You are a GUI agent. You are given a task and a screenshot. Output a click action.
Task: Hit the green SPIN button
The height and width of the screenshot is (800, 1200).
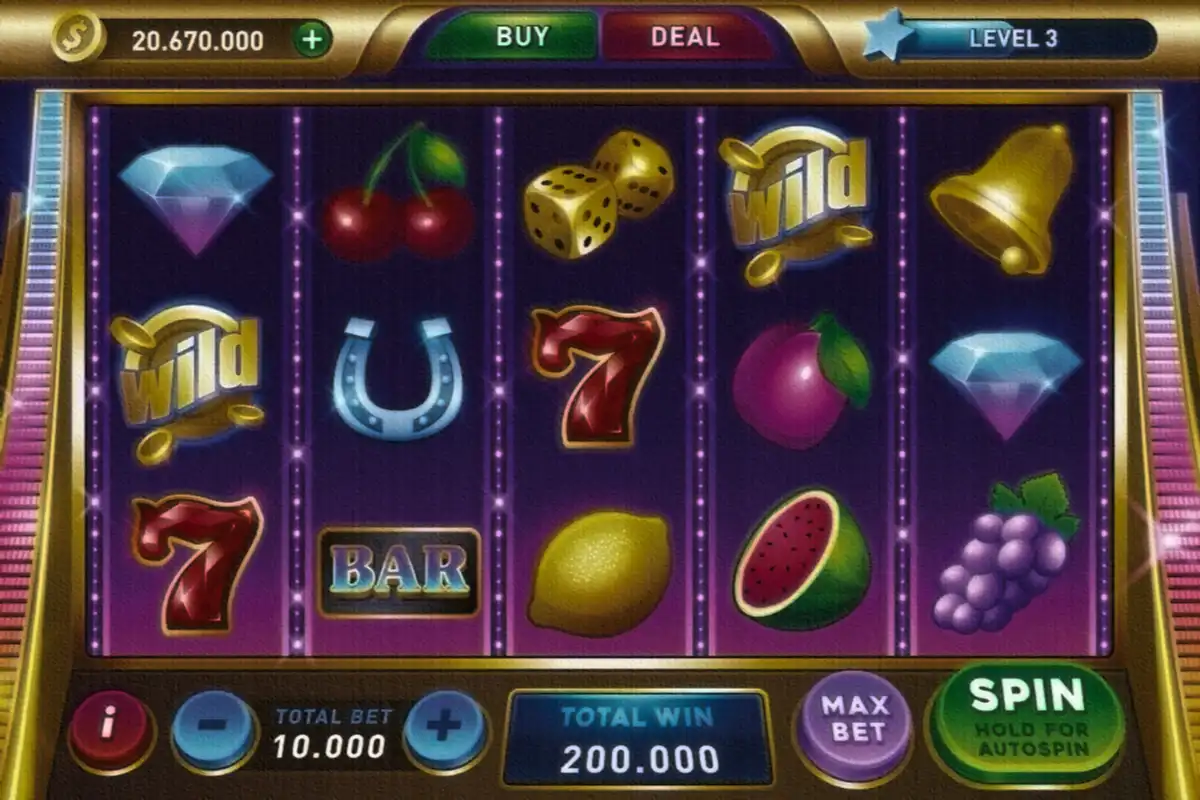pyautogui.click(x=1026, y=715)
